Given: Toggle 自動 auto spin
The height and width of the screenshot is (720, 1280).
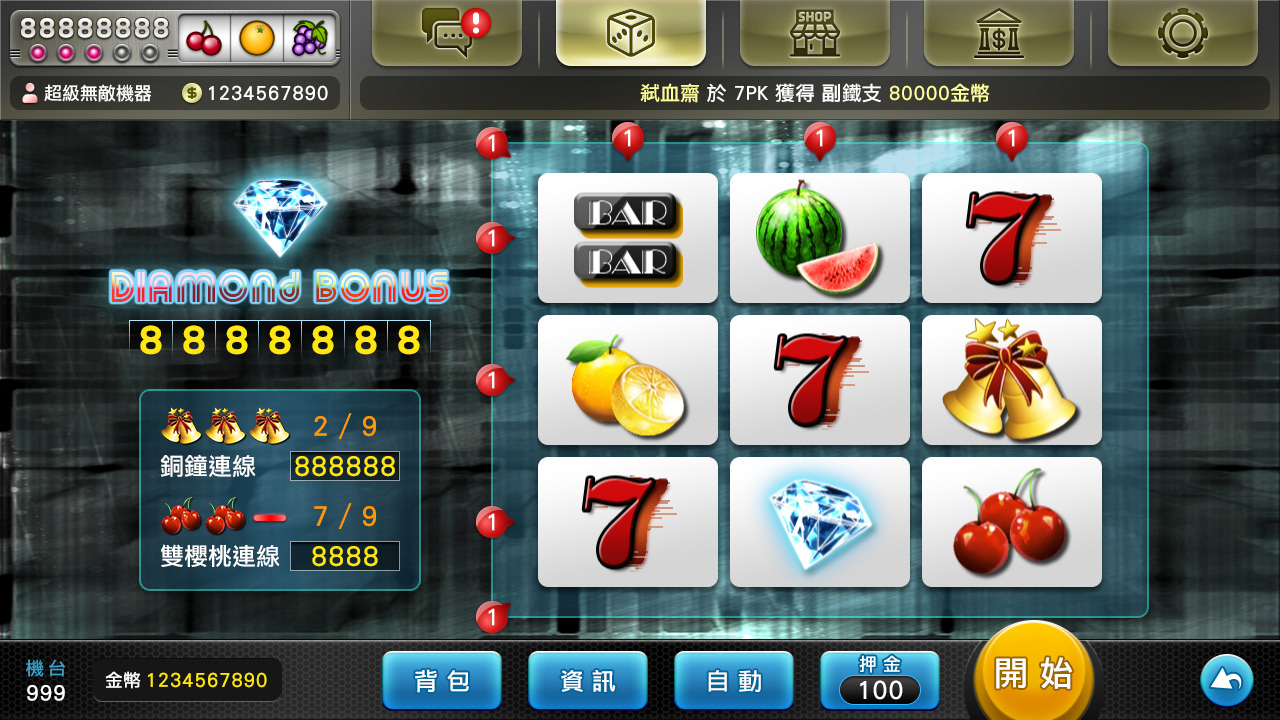Looking at the screenshot, I should [x=734, y=681].
